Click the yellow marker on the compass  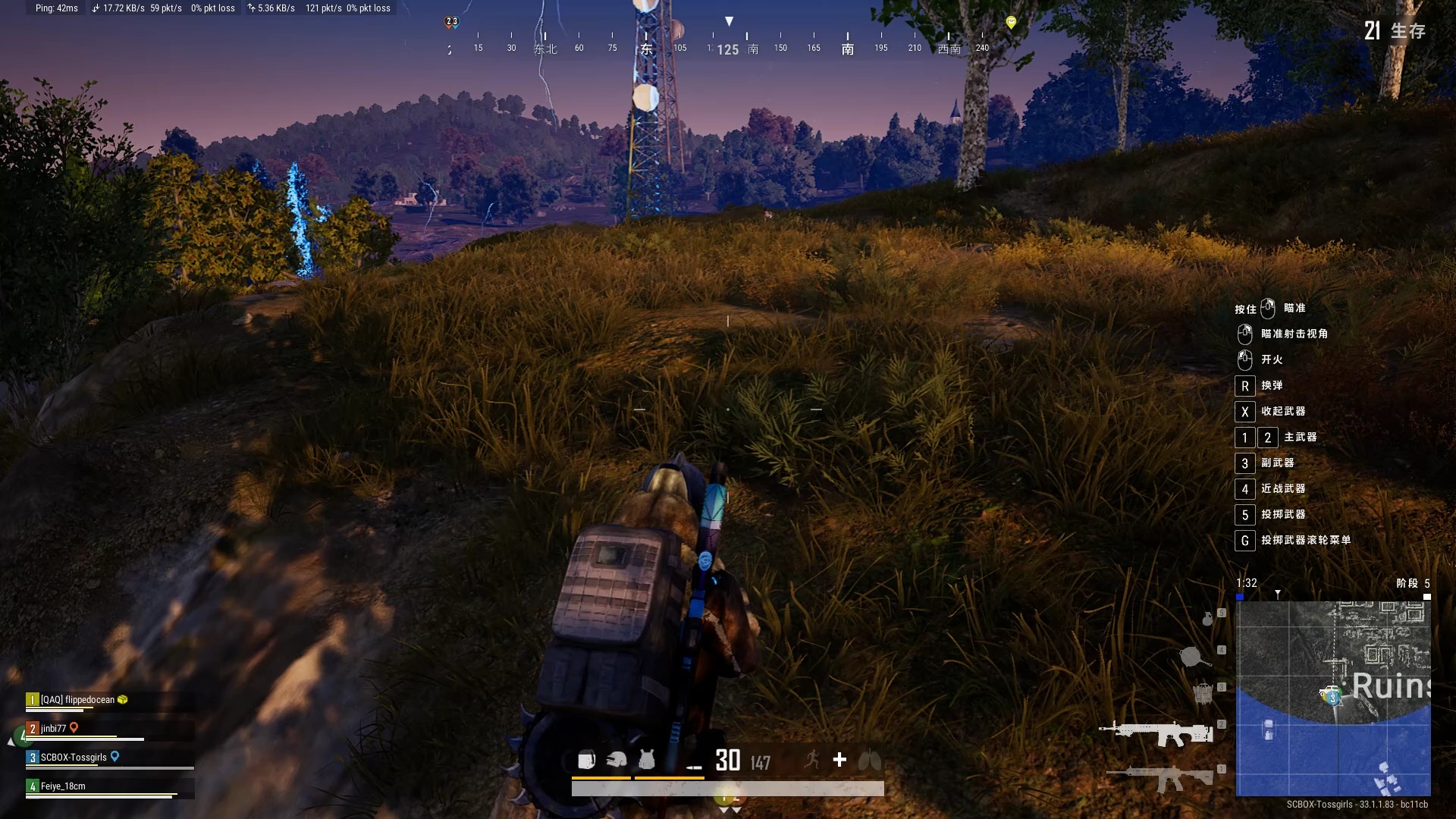[x=1011, y=22]
